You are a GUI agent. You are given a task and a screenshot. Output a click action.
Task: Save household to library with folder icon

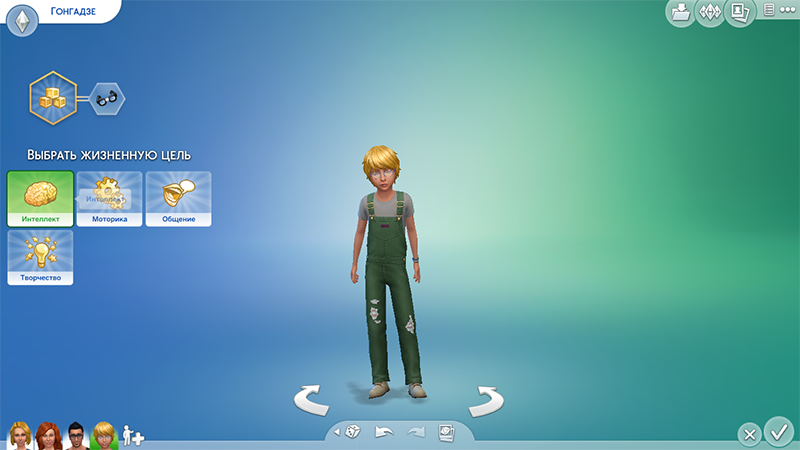tap(680, 13)
